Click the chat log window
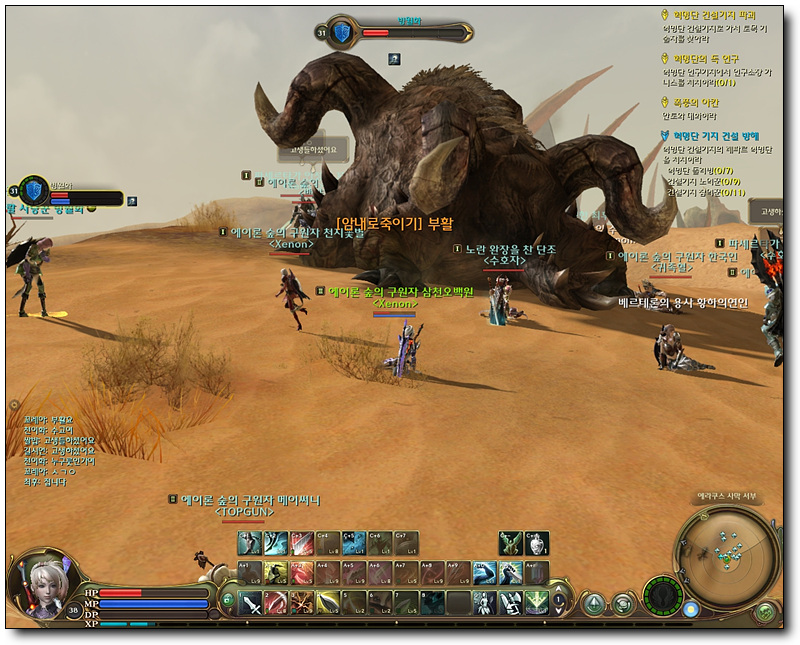The height and width of the screenshot is (645, 800). coord(60,452)
